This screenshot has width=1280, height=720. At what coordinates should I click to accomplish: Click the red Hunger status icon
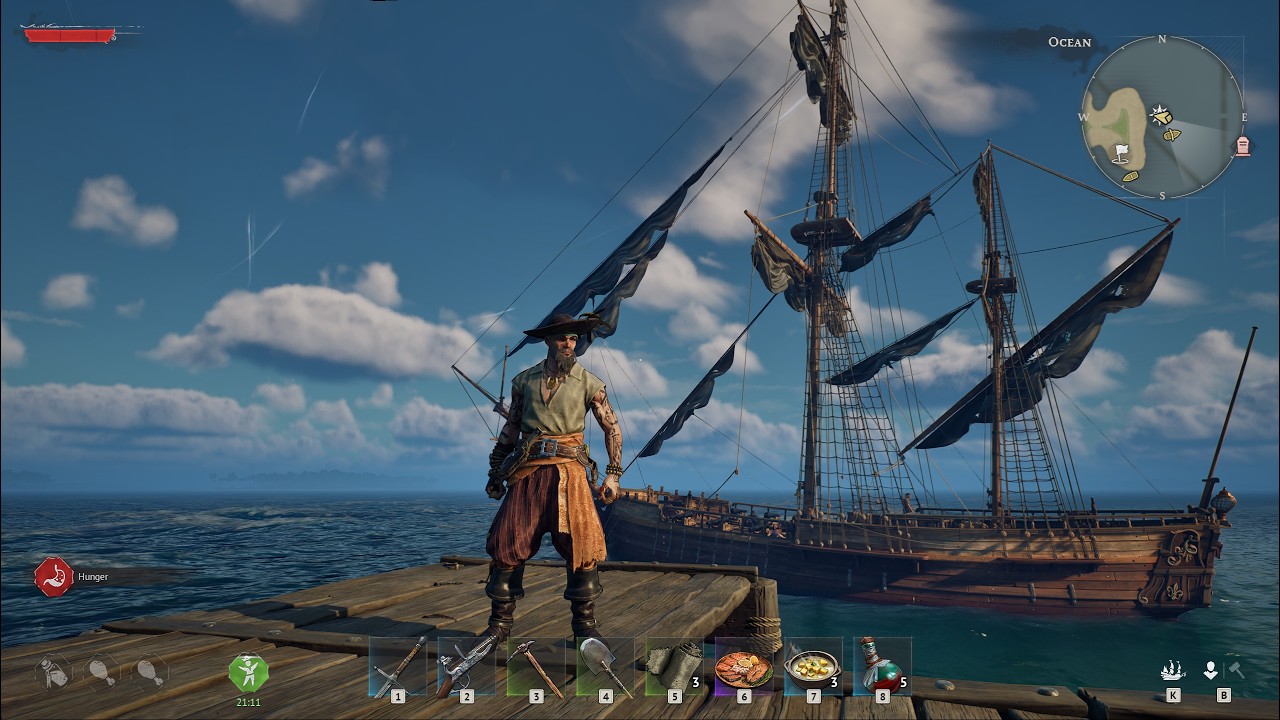tap(53, 577)
